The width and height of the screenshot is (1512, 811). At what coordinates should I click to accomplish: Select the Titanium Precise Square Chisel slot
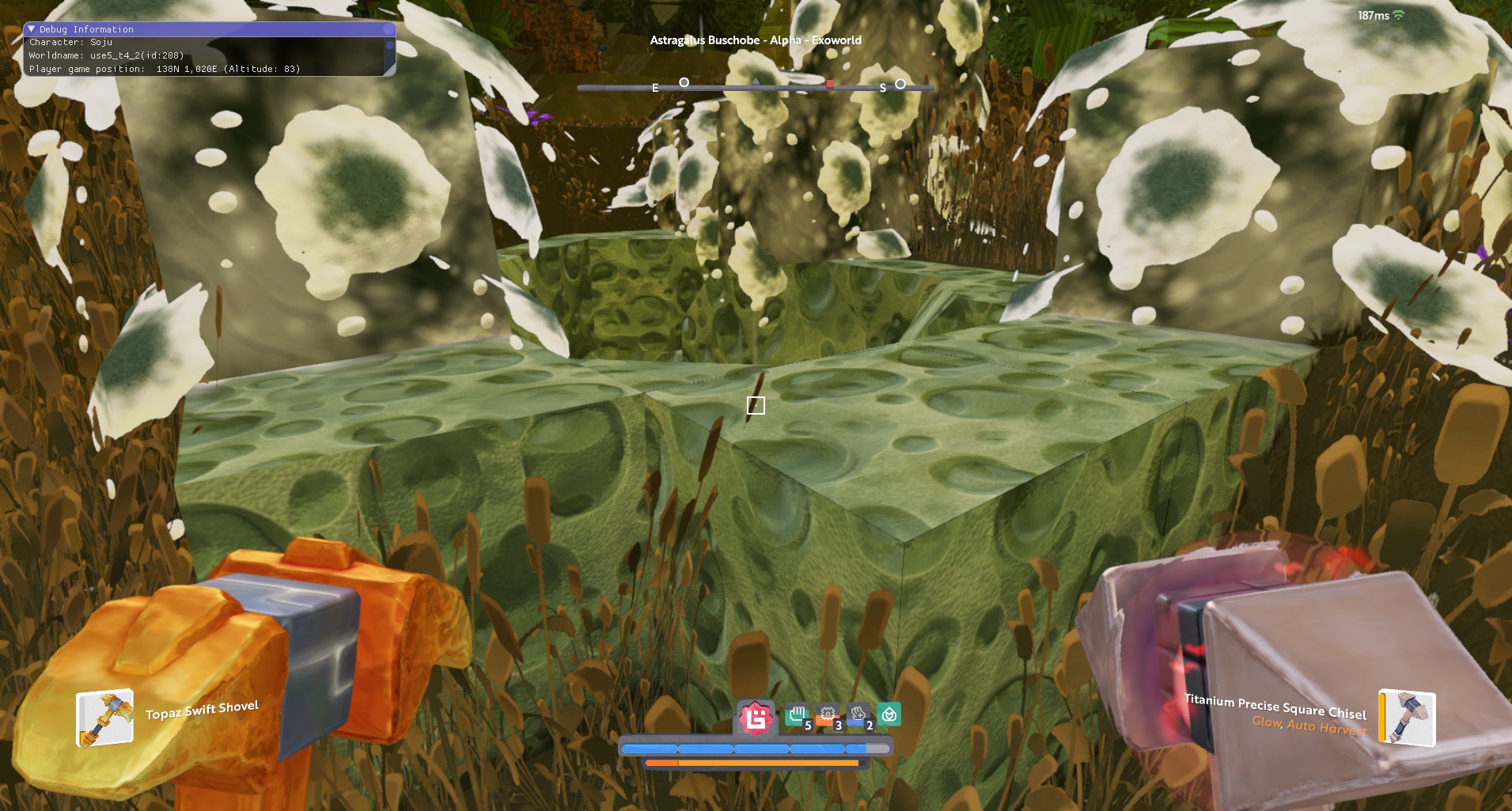[1407, 718]
